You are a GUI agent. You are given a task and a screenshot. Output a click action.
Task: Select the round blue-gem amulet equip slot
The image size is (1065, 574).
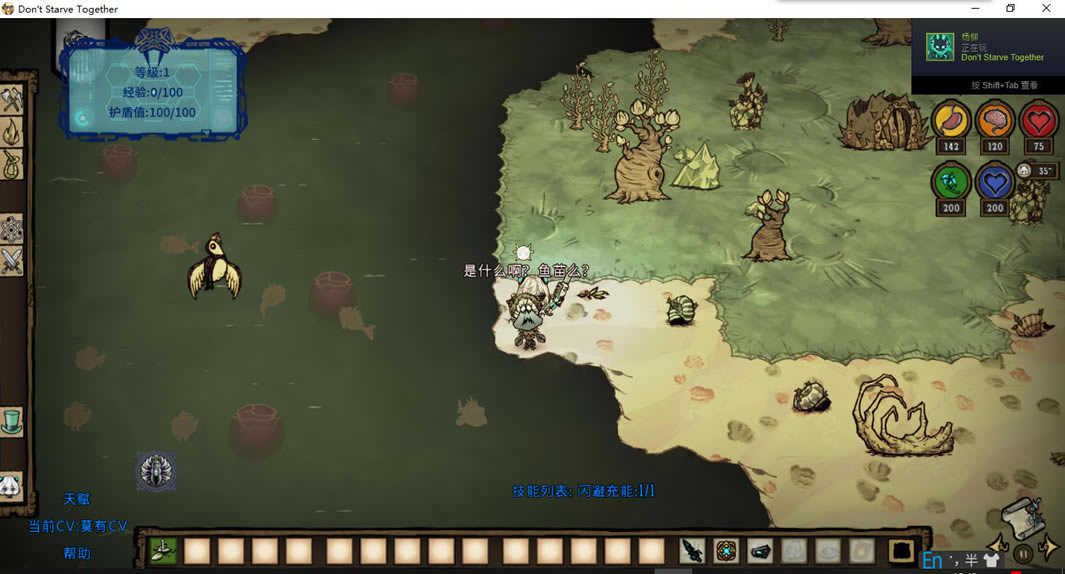pyautogui.click(x=726, y=550)
